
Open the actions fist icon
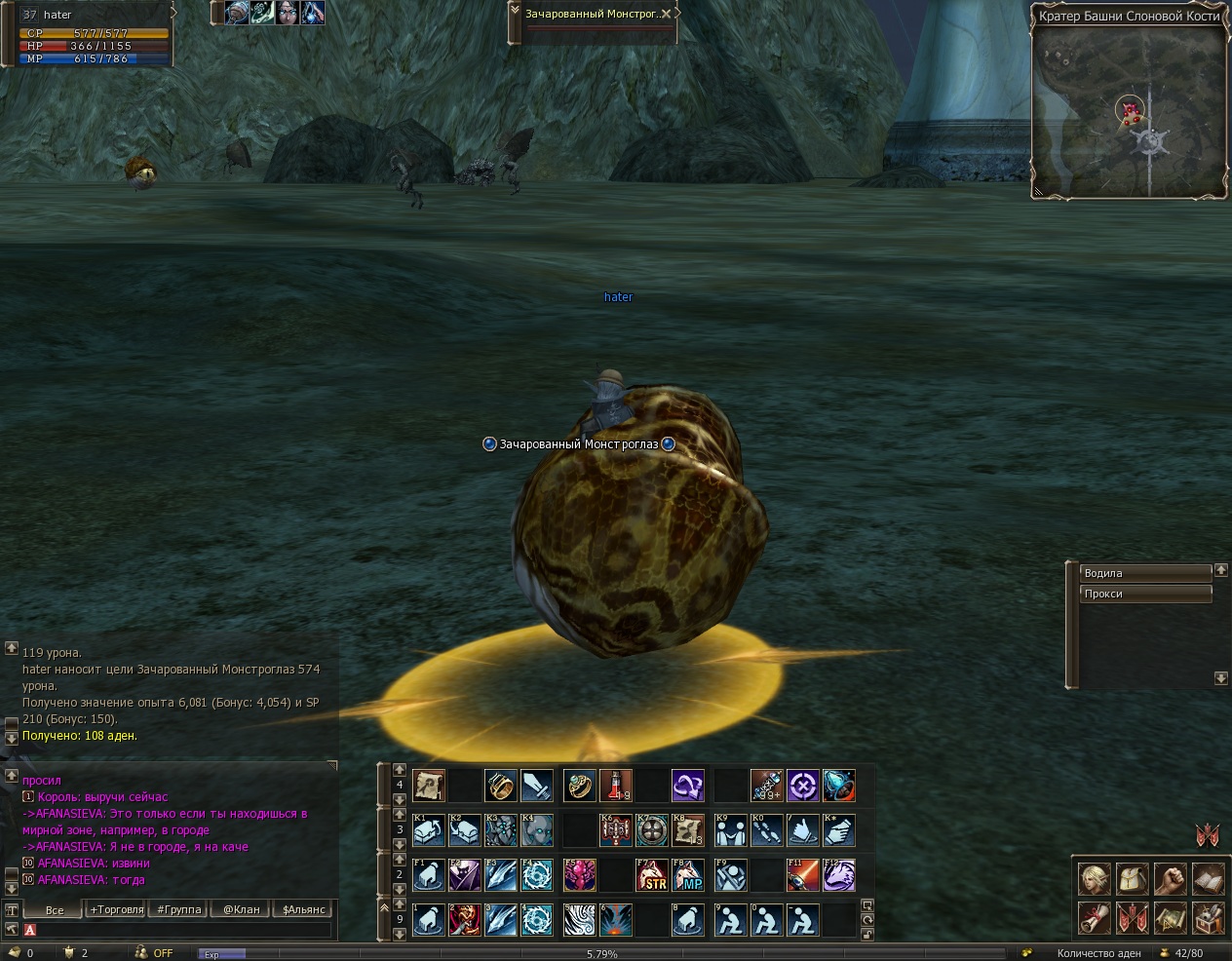[1170, 879]
